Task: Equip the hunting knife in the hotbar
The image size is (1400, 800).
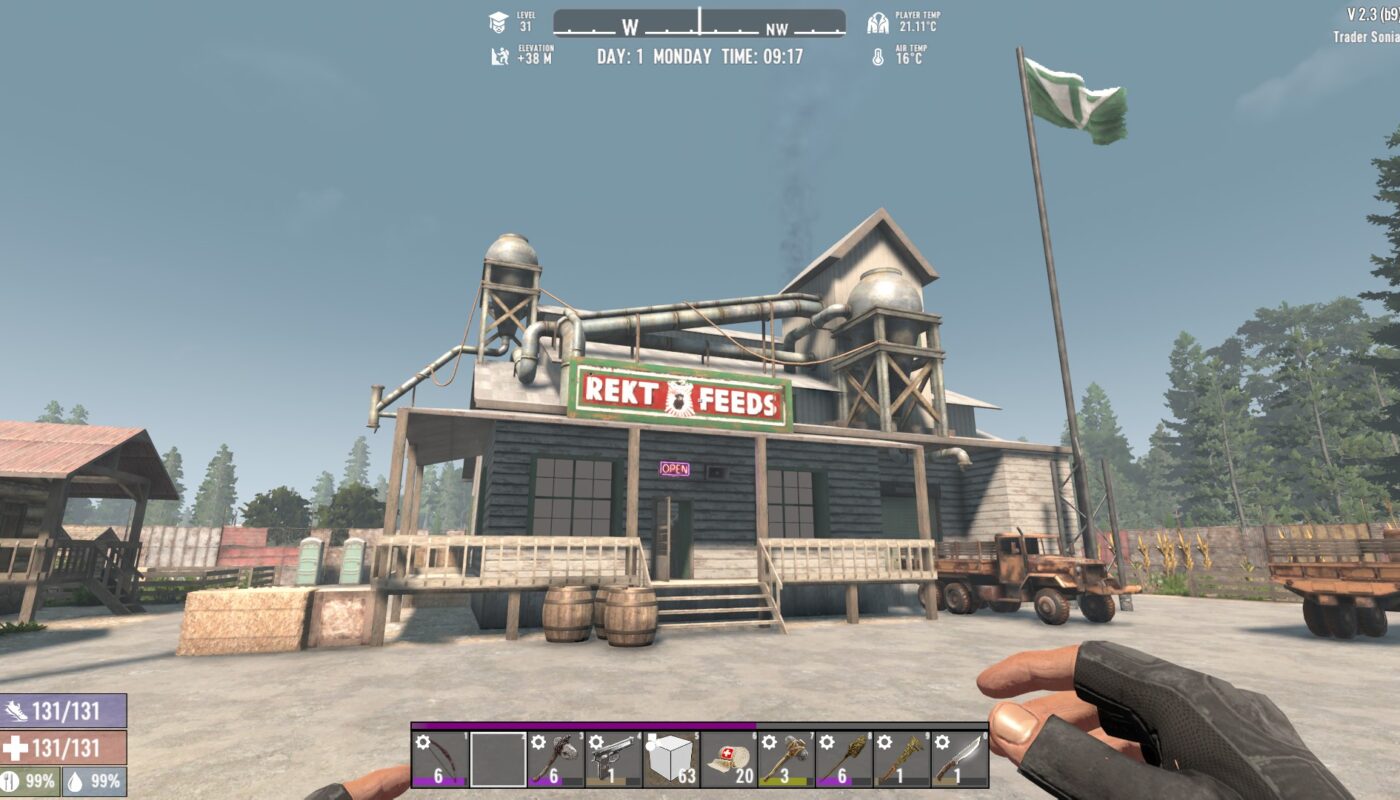Action: 960,760
